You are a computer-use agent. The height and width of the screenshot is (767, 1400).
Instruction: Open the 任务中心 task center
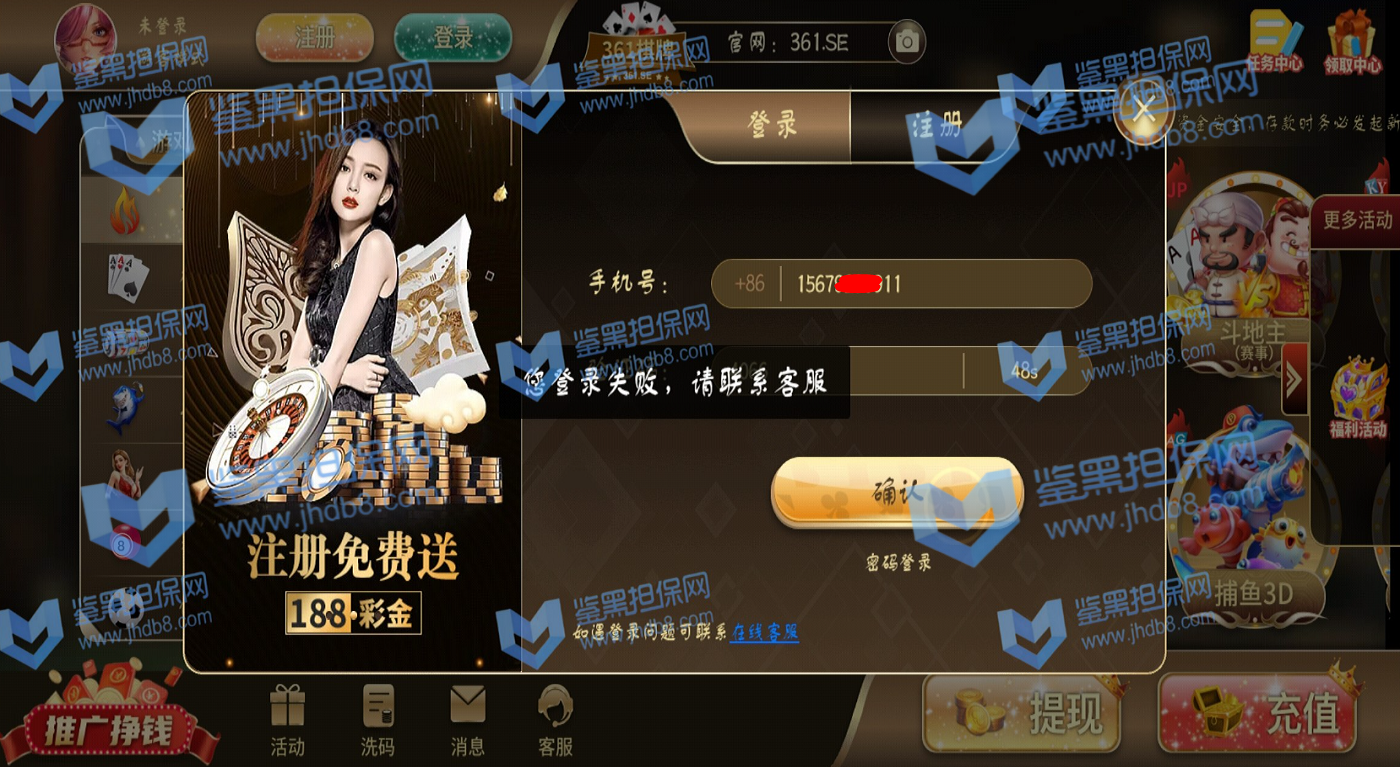point(1275,41)
